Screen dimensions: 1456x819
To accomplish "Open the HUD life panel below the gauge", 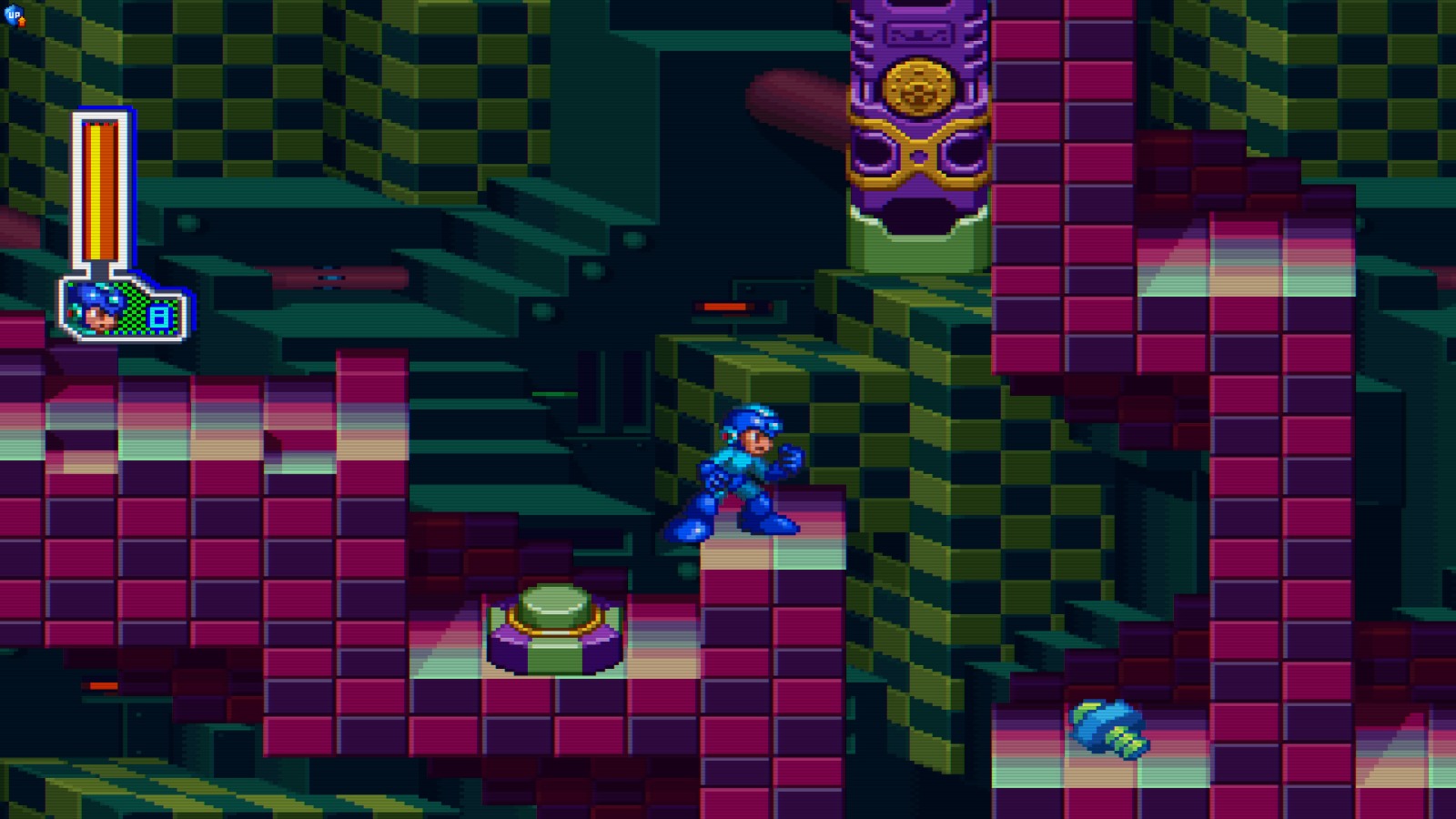I will (127, 314).
